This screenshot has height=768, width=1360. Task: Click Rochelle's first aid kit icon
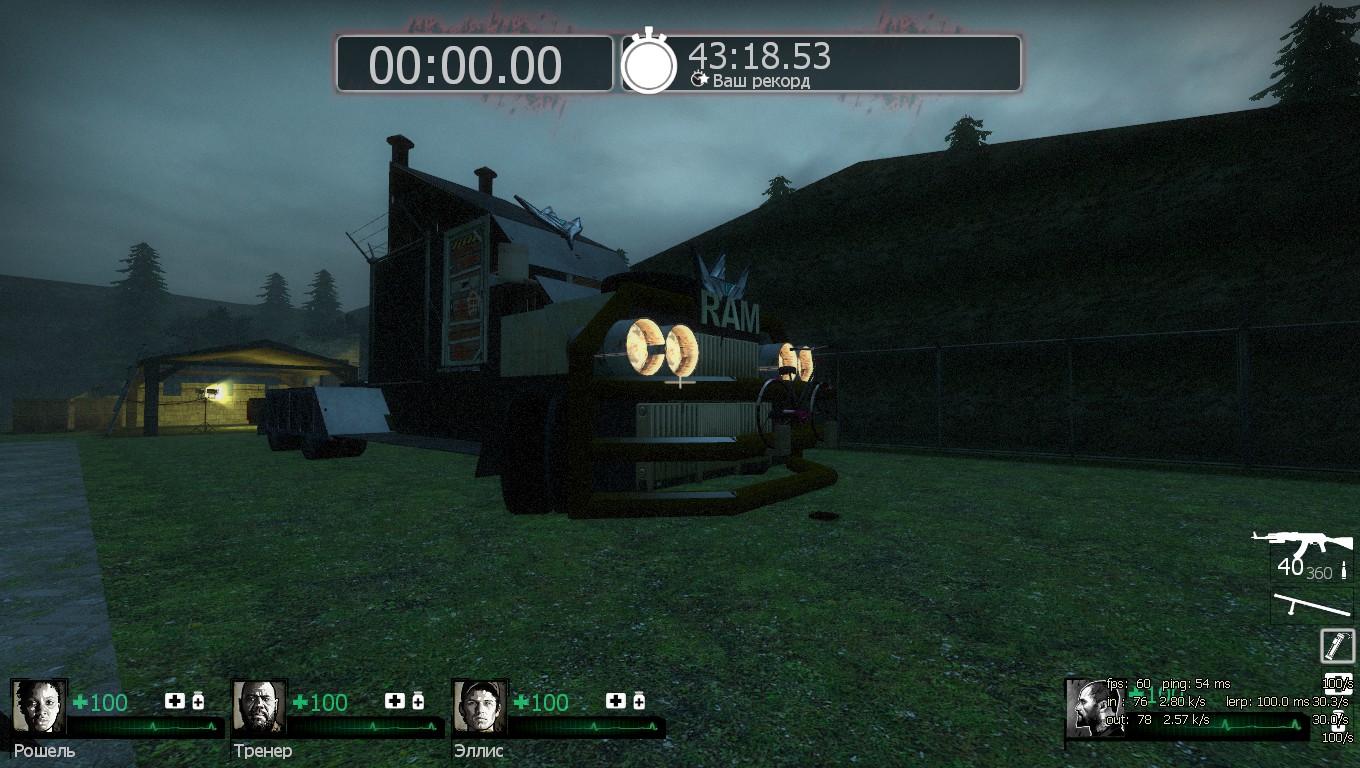(175, 701)
